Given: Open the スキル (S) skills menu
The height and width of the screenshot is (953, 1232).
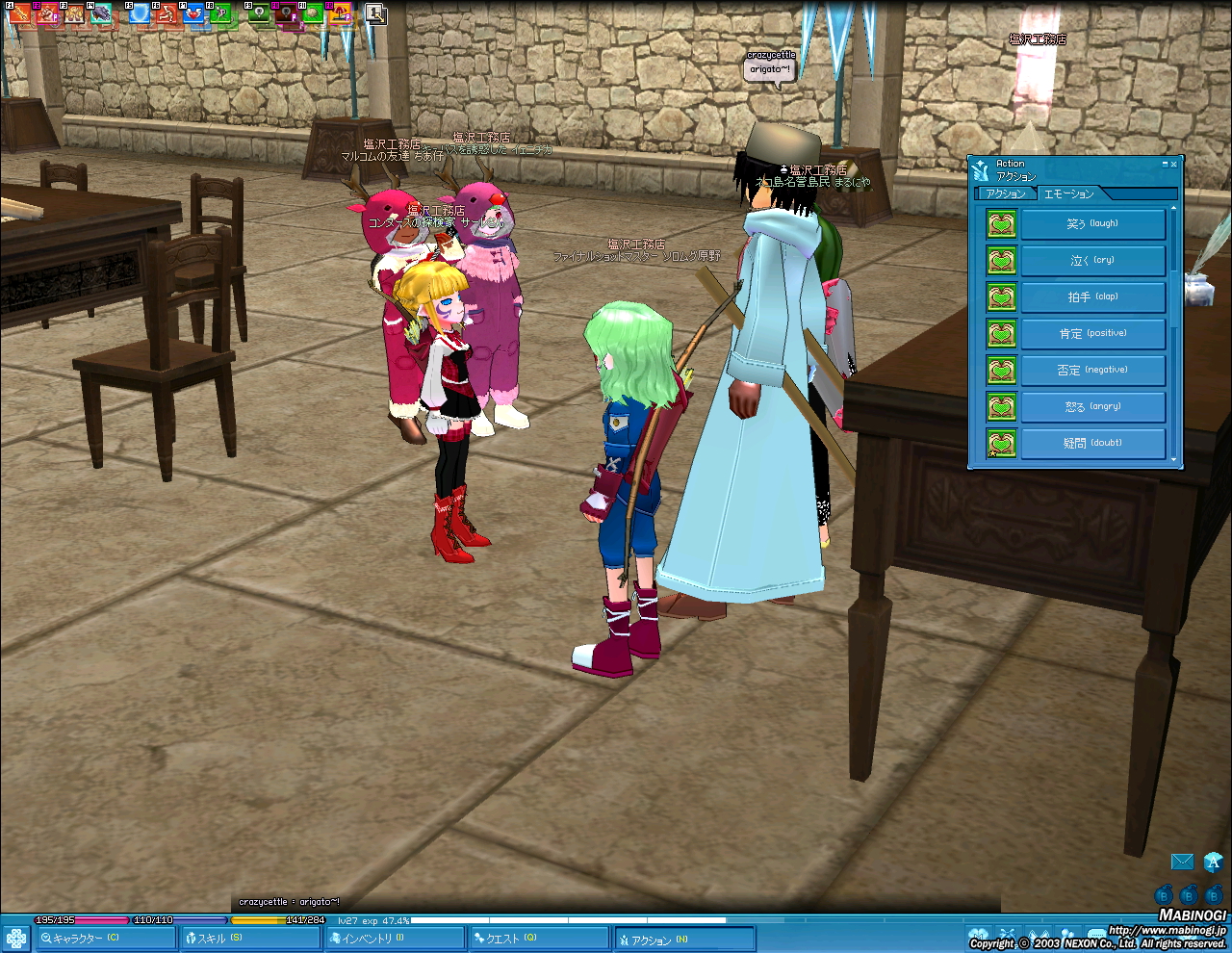Looking at the screenshot, I should (250, 939).
